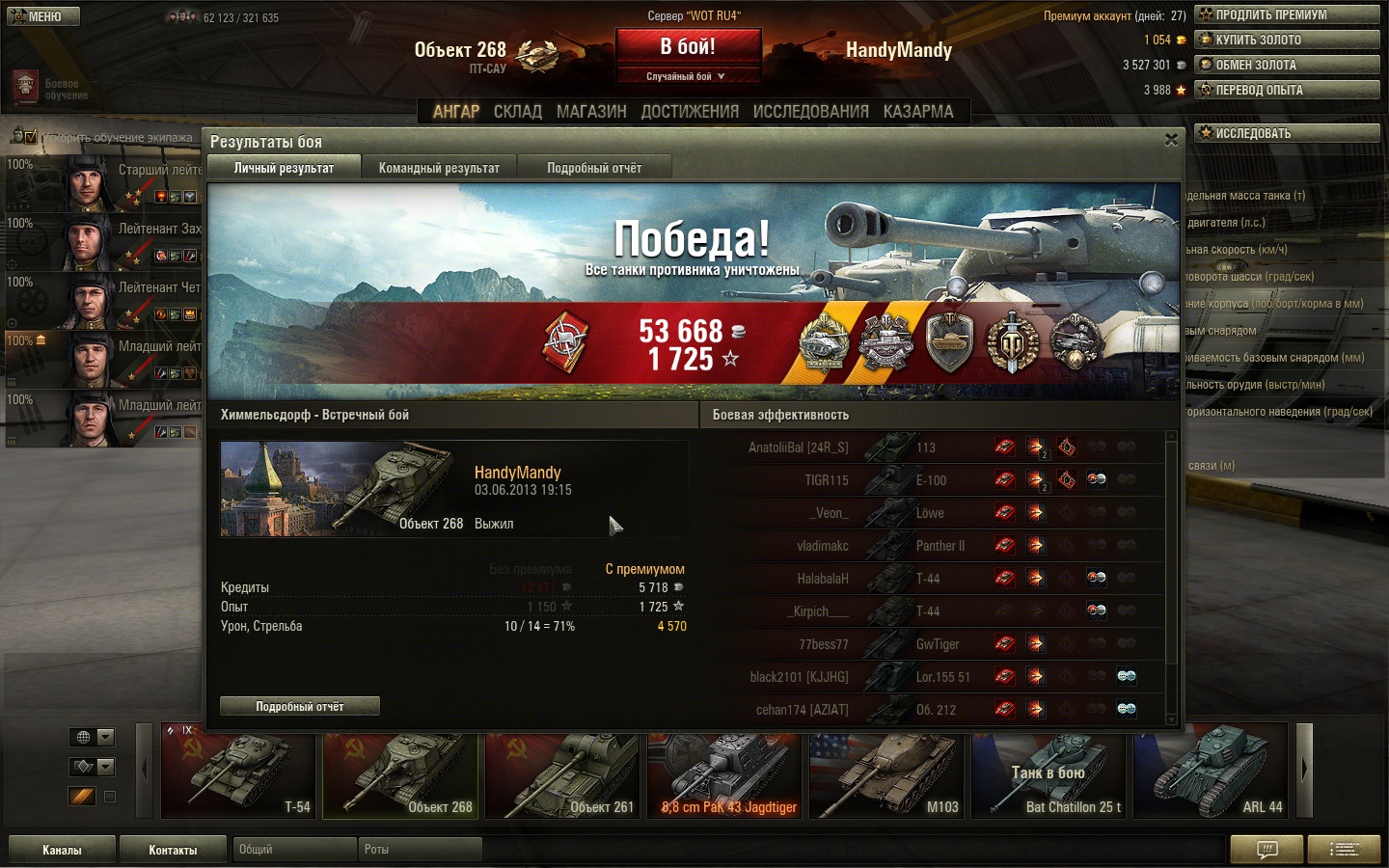Click Продлить премиум button

coord(1287,14)
